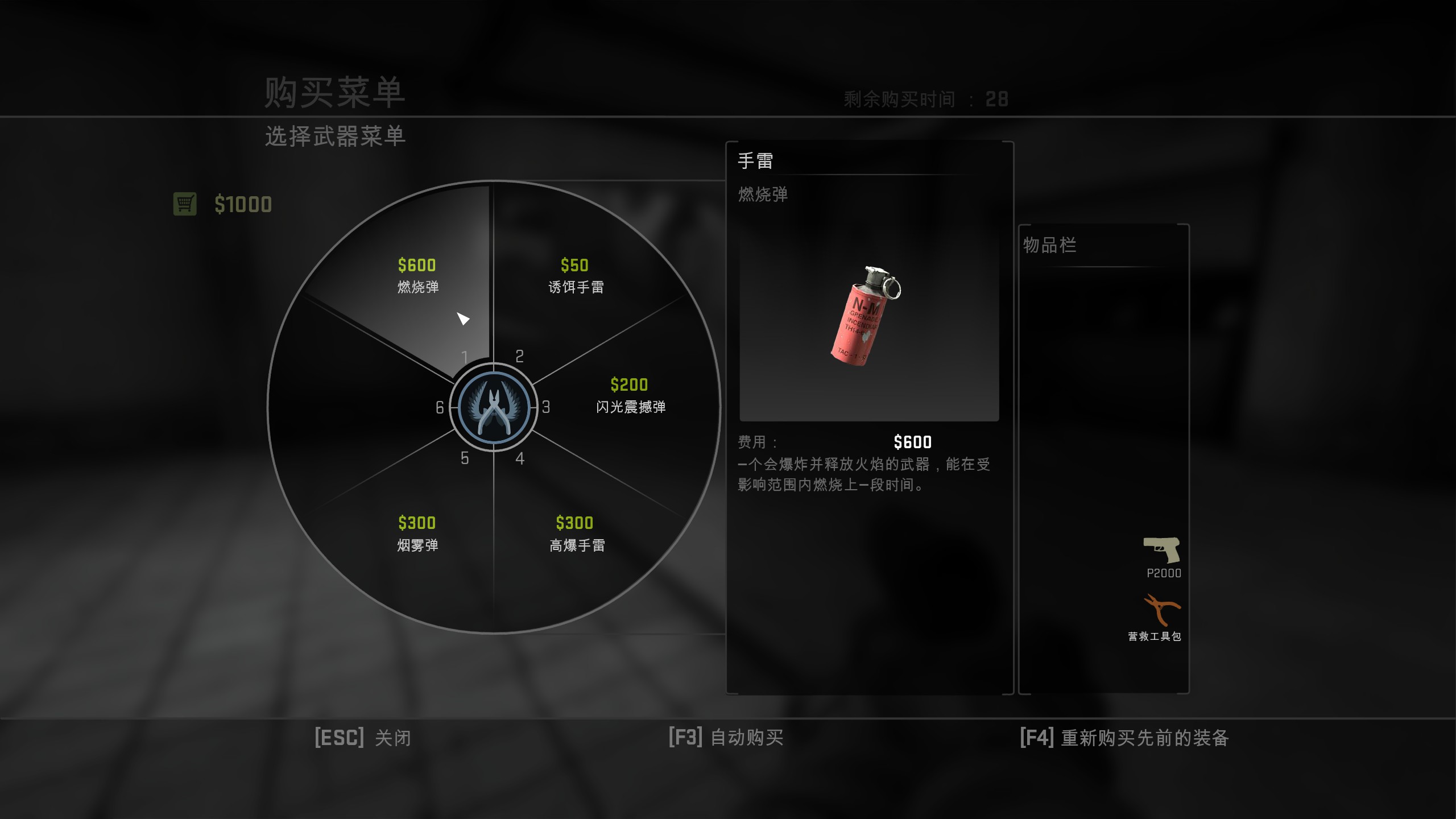Choose the 高爆手雷 HE grenade segment
The width and height of the screenshot is (1456, 819).
576,533
